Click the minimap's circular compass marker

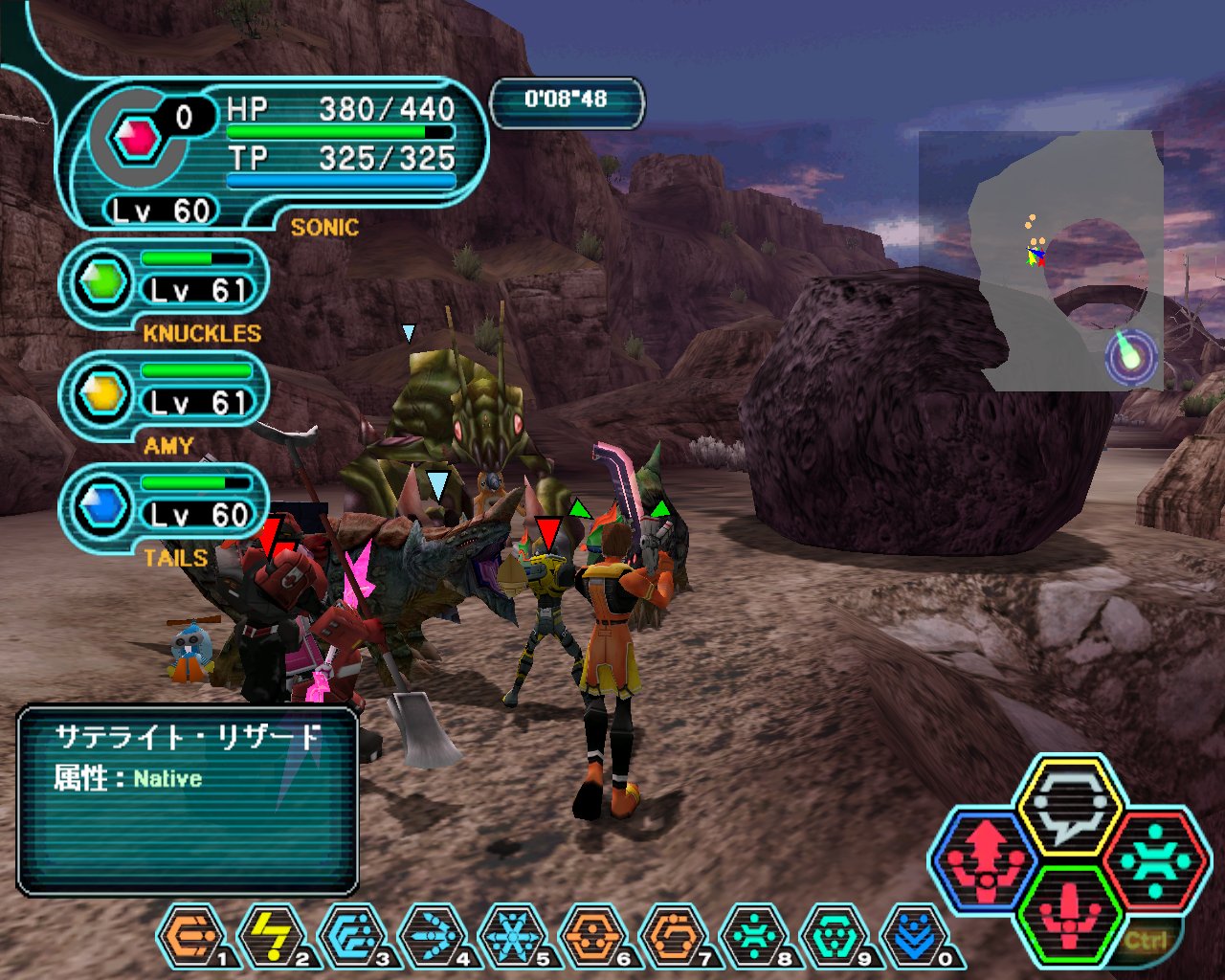click(1131, 357)
